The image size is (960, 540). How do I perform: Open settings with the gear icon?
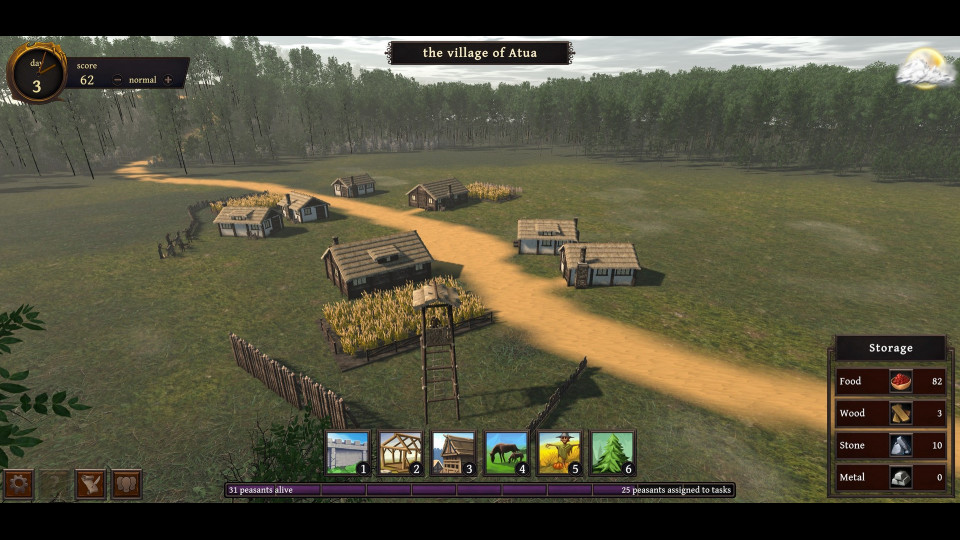18,484
